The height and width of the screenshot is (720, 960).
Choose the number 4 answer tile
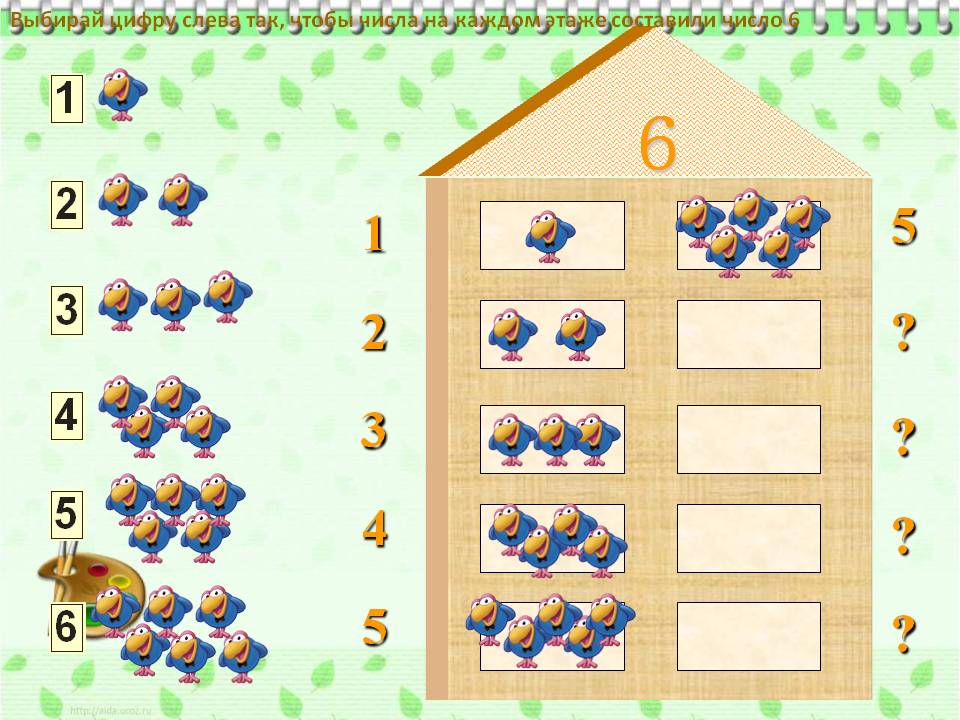(66, 415)
